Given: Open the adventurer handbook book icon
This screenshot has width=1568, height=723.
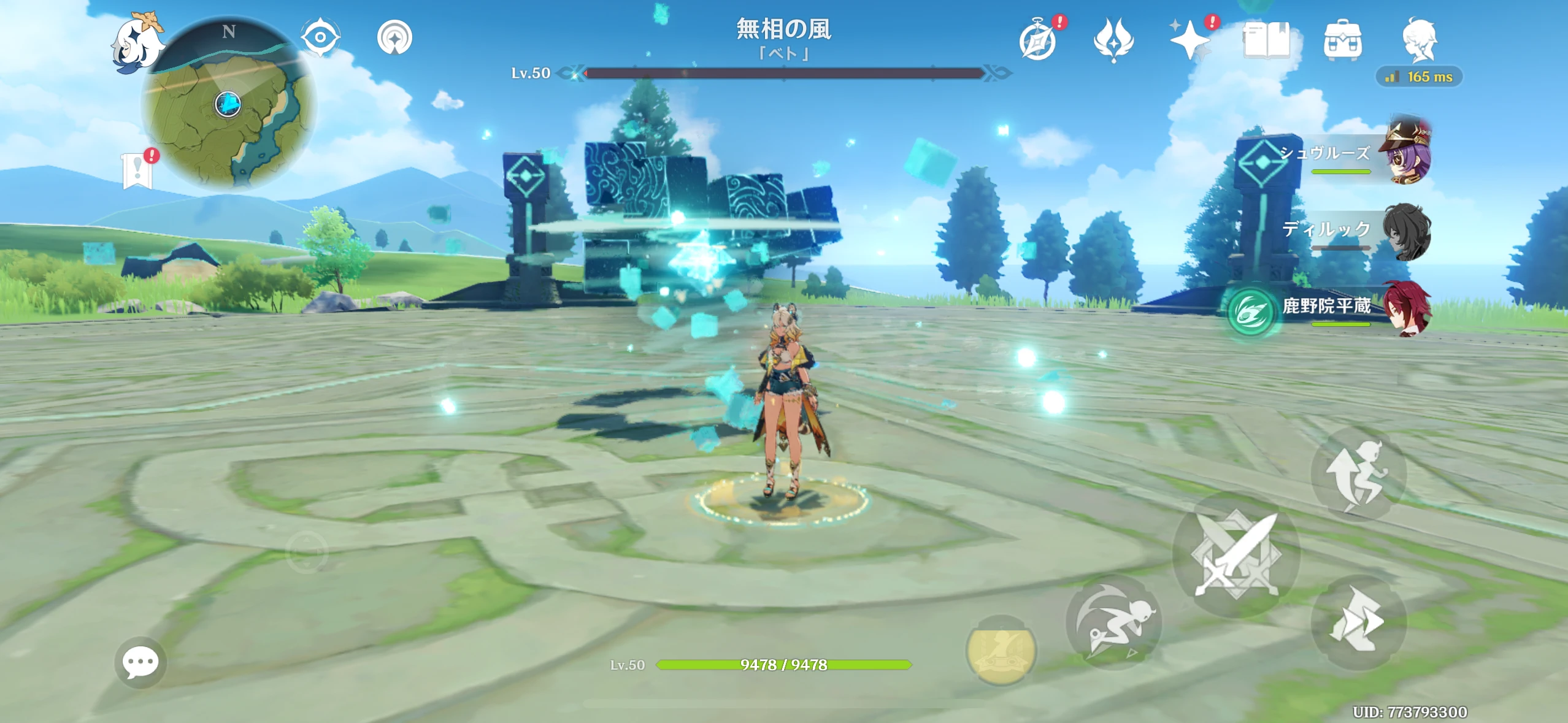Looking at the screenshot, I should [x=1267, y=38].
